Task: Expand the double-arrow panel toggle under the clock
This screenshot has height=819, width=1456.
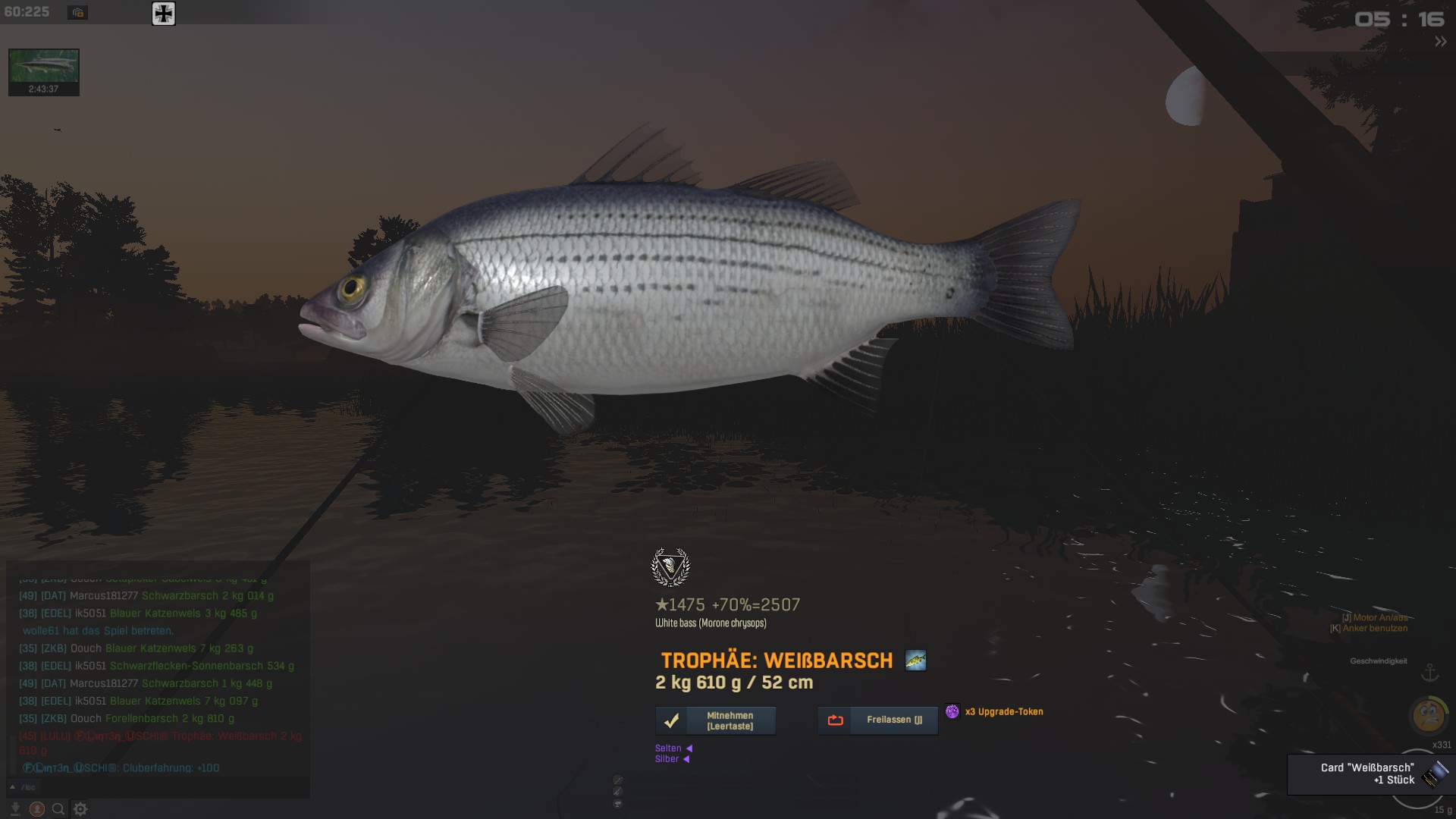Action: 1440,42
